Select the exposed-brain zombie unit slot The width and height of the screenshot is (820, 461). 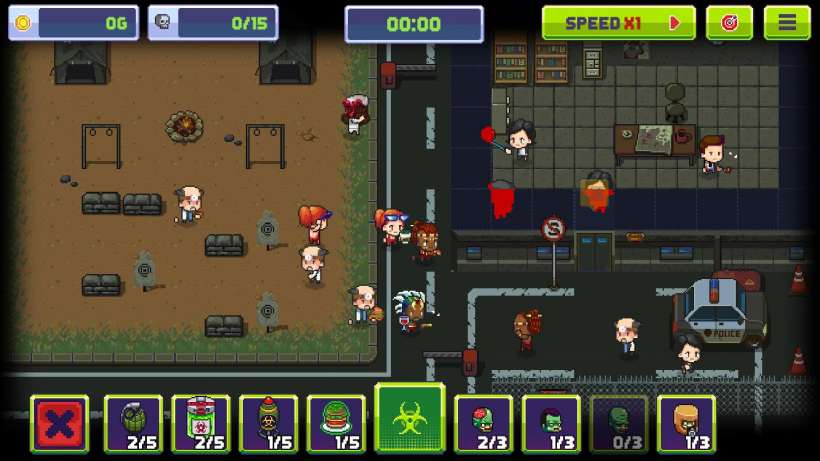coord(484,423)
